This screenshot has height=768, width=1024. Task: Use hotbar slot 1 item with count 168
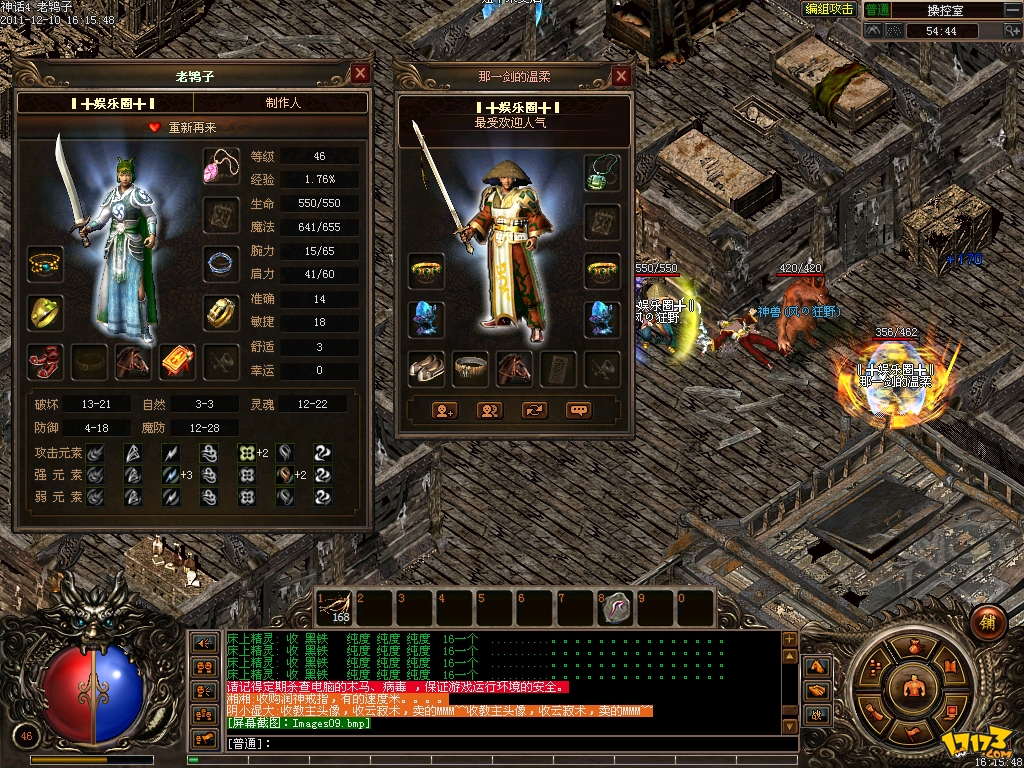tap(335, 608)
